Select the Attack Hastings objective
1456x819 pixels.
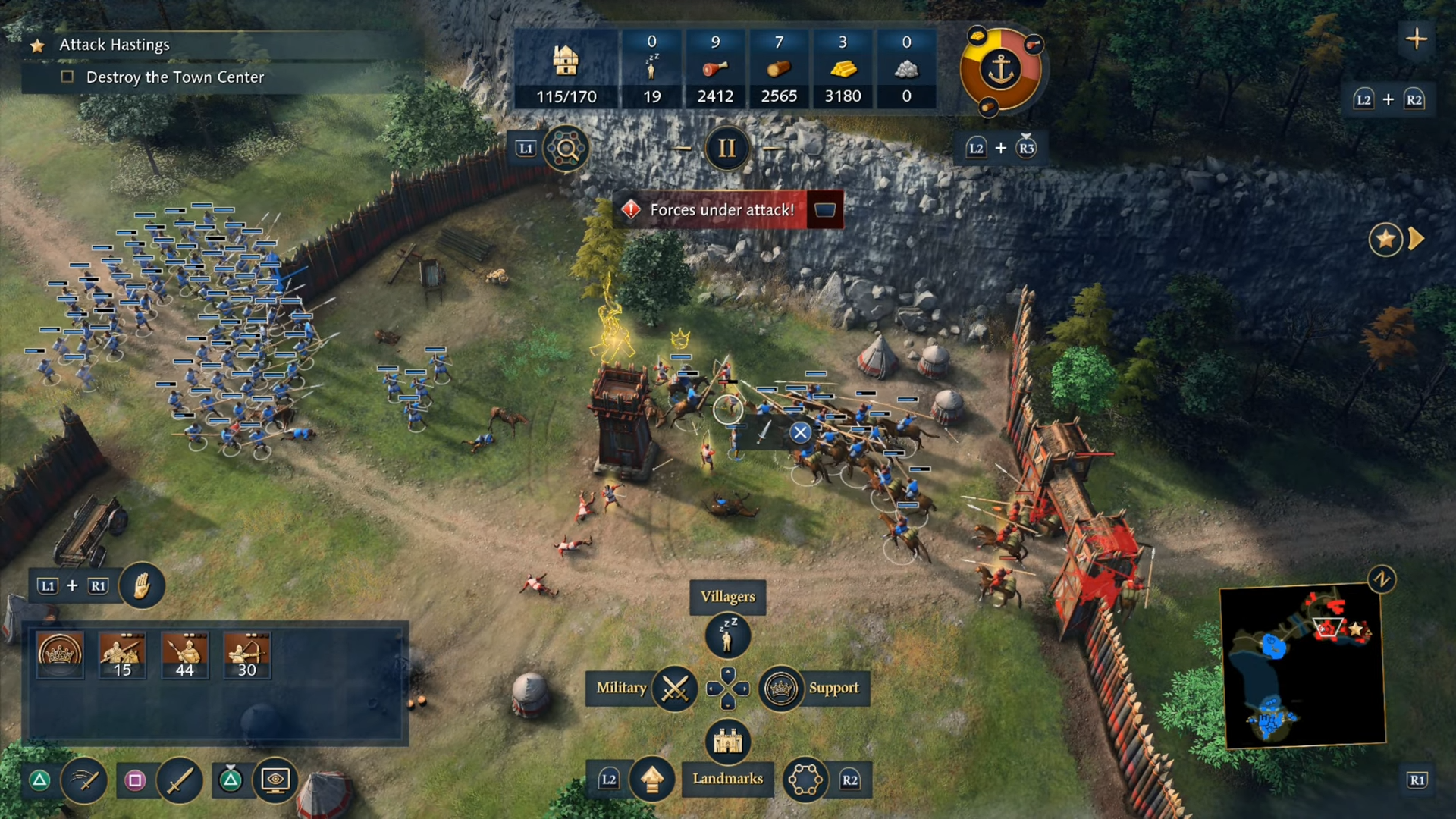(115, 45)
